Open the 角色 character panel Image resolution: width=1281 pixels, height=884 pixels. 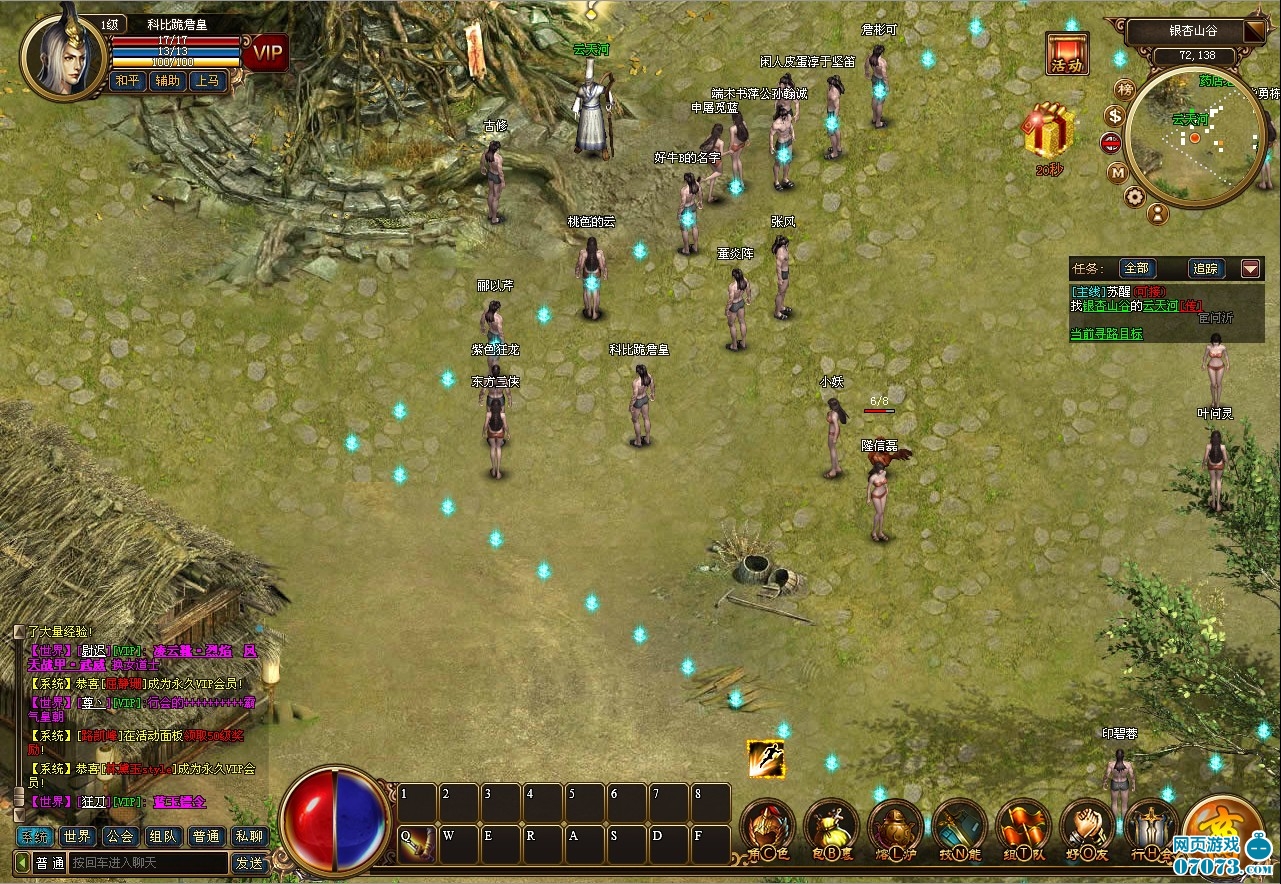click(767, 828)
